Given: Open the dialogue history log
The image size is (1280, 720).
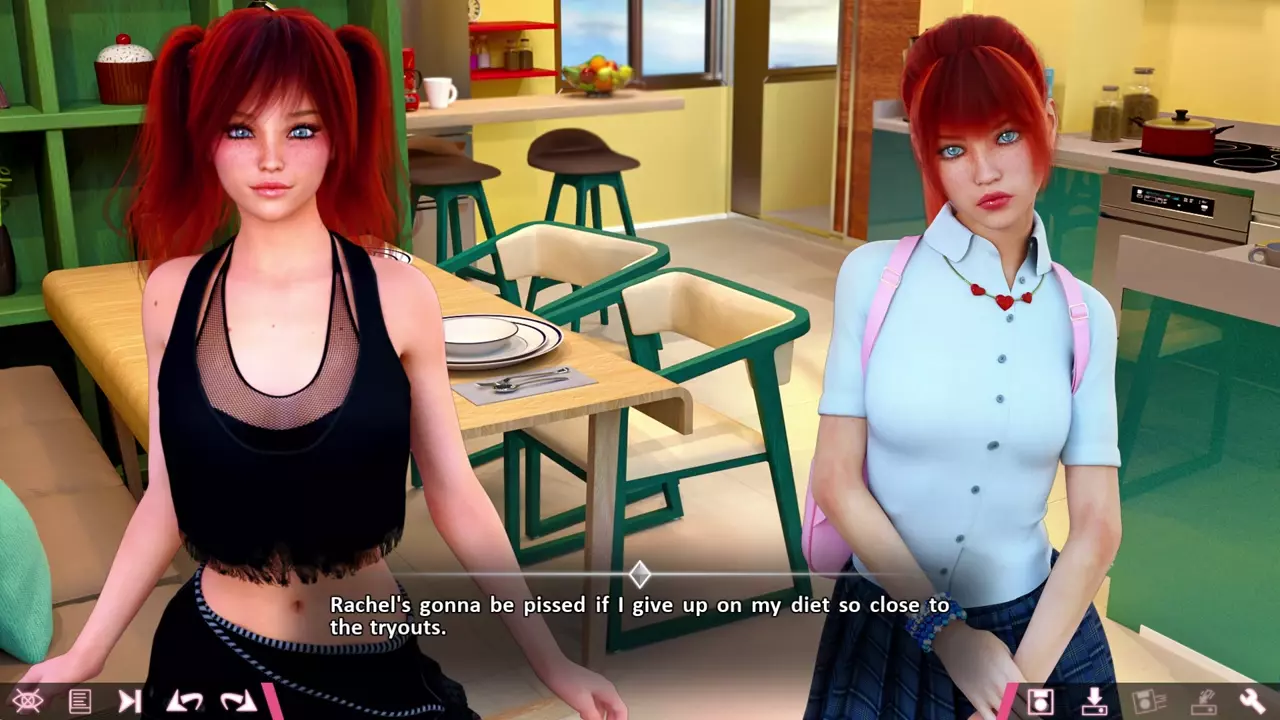Looking at the screenshot, I should (80, 700).
